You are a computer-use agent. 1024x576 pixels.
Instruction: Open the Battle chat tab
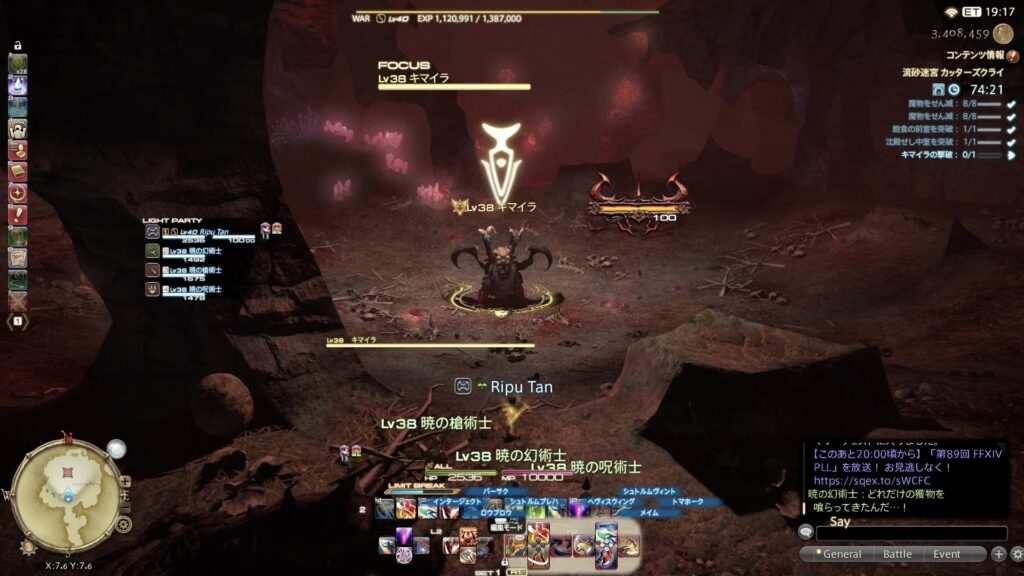(x=897, y=554)
